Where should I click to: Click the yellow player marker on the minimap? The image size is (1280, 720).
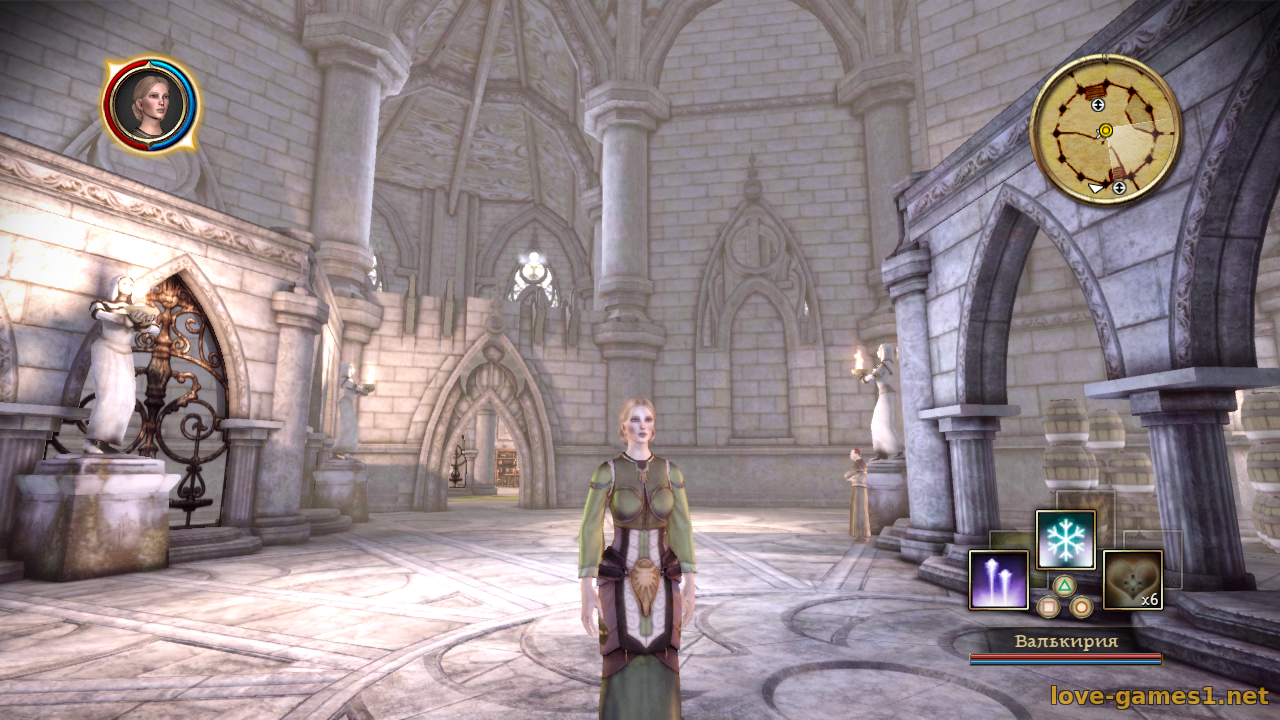click(x=1105, y=131)
